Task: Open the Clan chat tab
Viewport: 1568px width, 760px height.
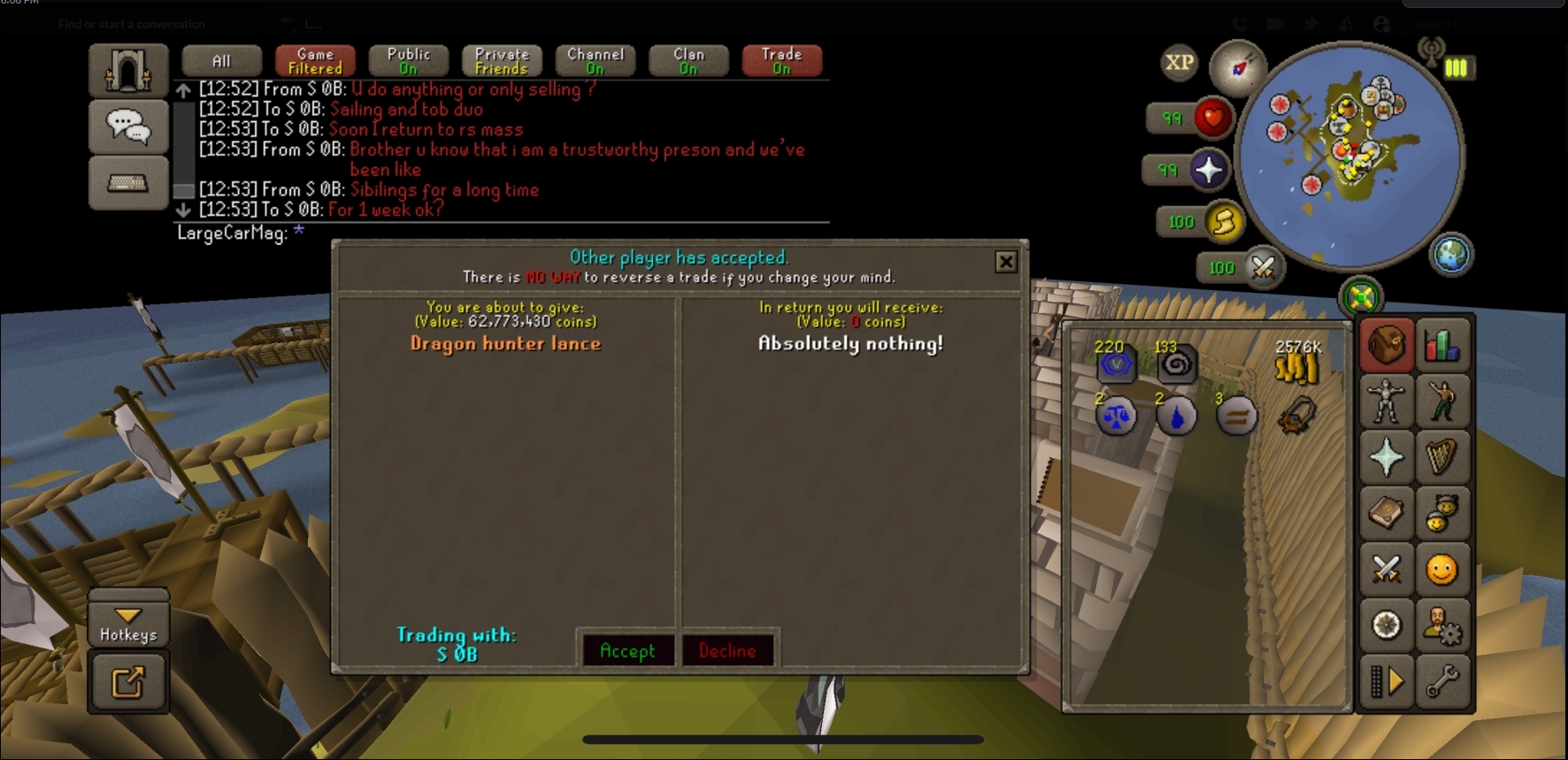Action: coord(688,61)
